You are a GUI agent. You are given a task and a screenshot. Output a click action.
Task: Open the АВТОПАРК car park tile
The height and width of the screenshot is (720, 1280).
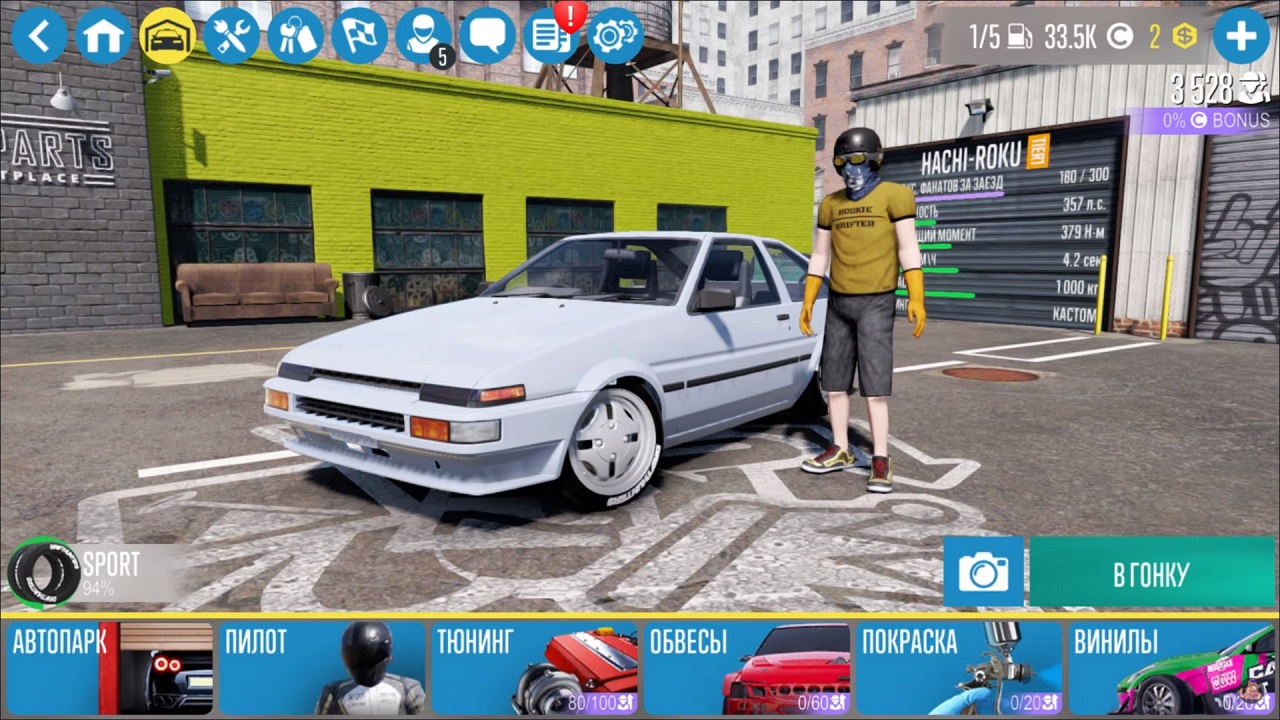[110, 667]
